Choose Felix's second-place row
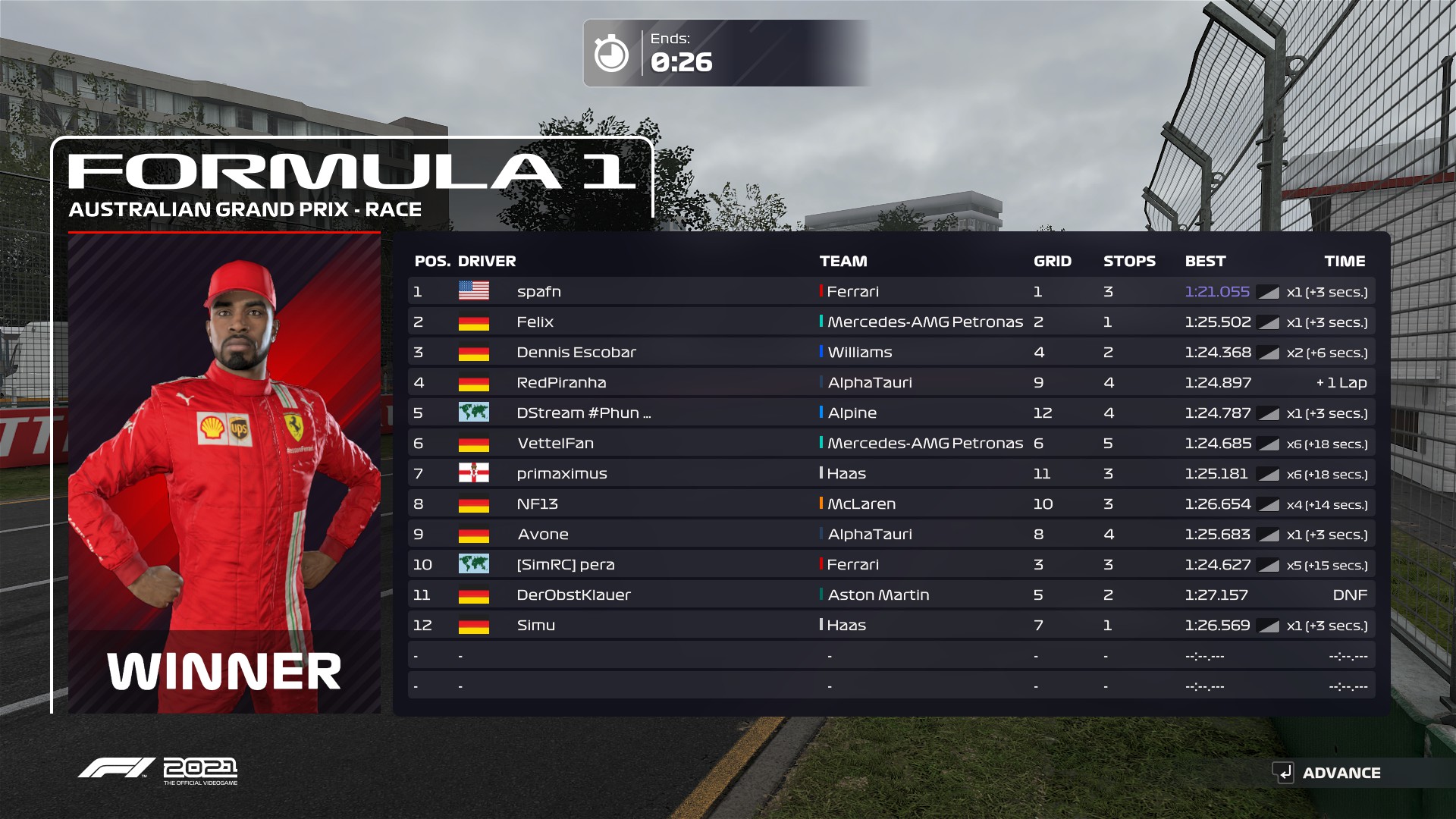The width and height of the screenshot is (1456, 819). point(890,322)
